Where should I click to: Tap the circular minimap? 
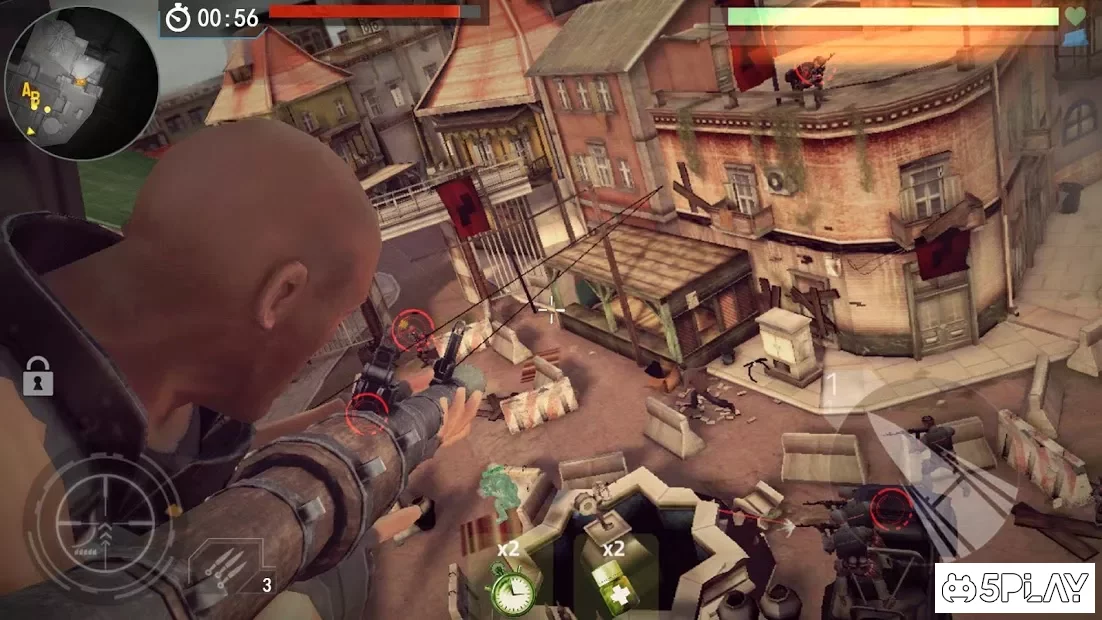click(81, 83)
